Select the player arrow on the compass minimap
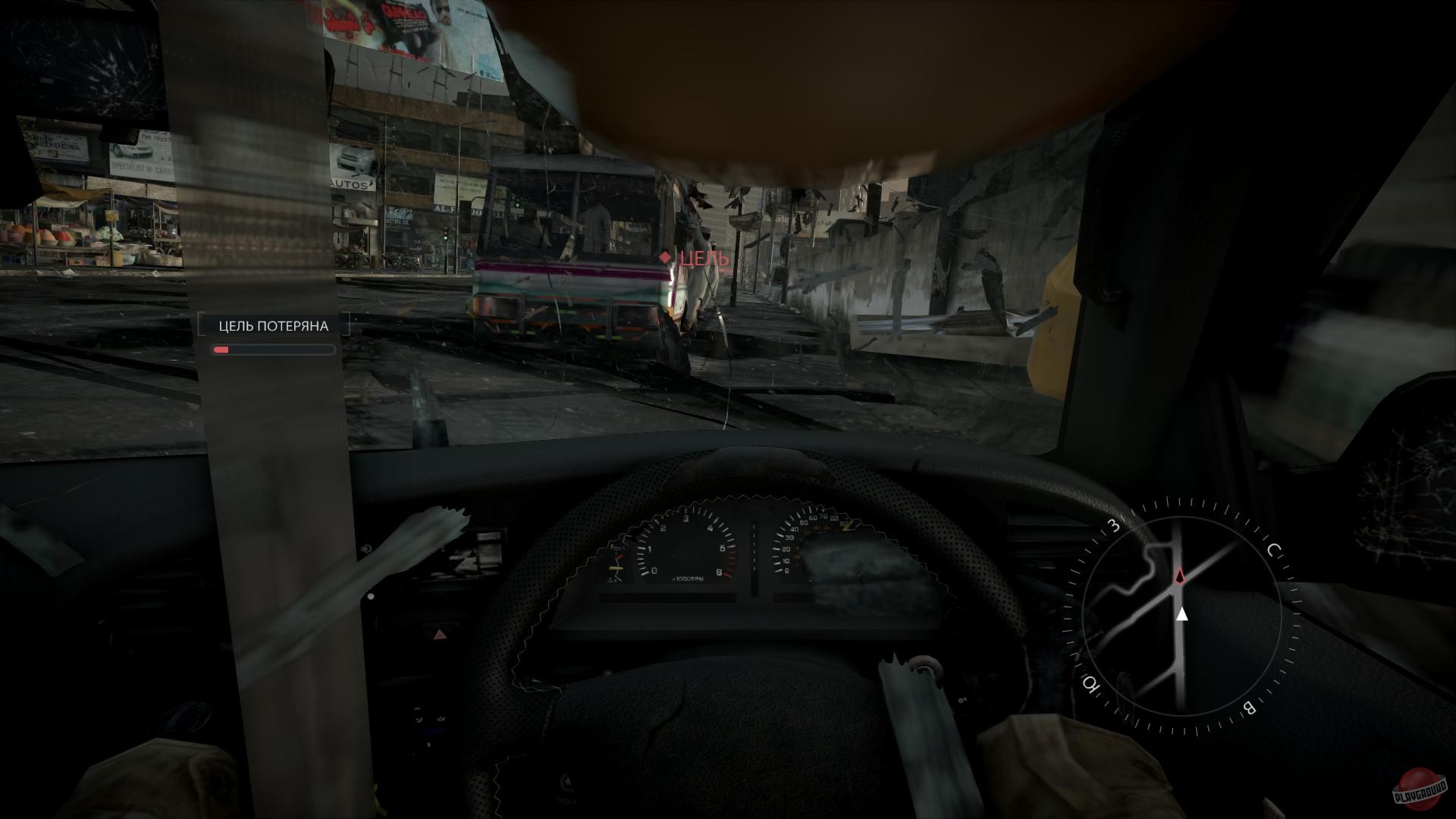1456x819 pixels. coord(1181,613)
